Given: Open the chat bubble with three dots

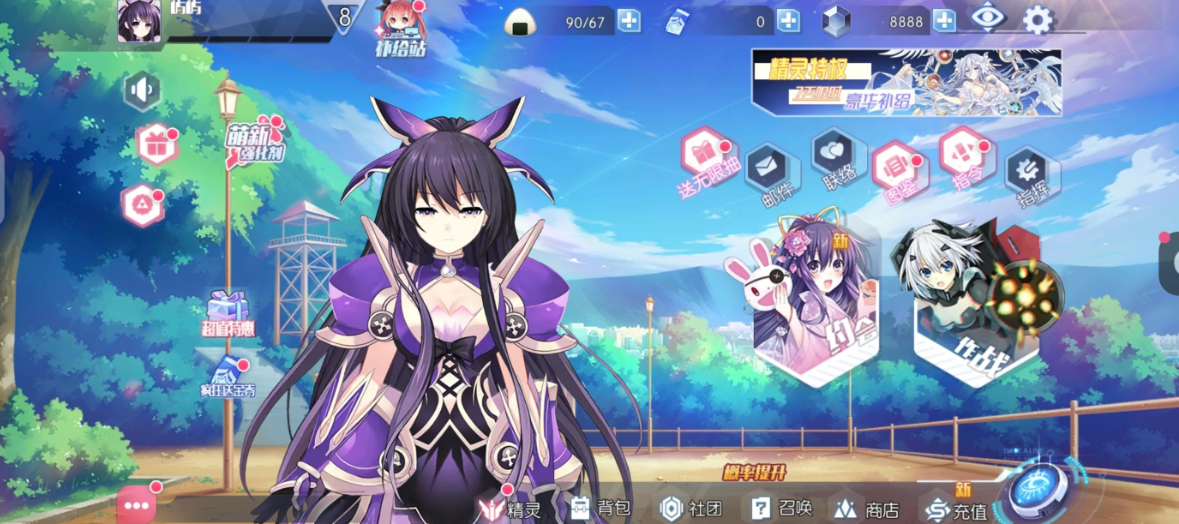Looking at the screenshot, I should coord(136,505).
